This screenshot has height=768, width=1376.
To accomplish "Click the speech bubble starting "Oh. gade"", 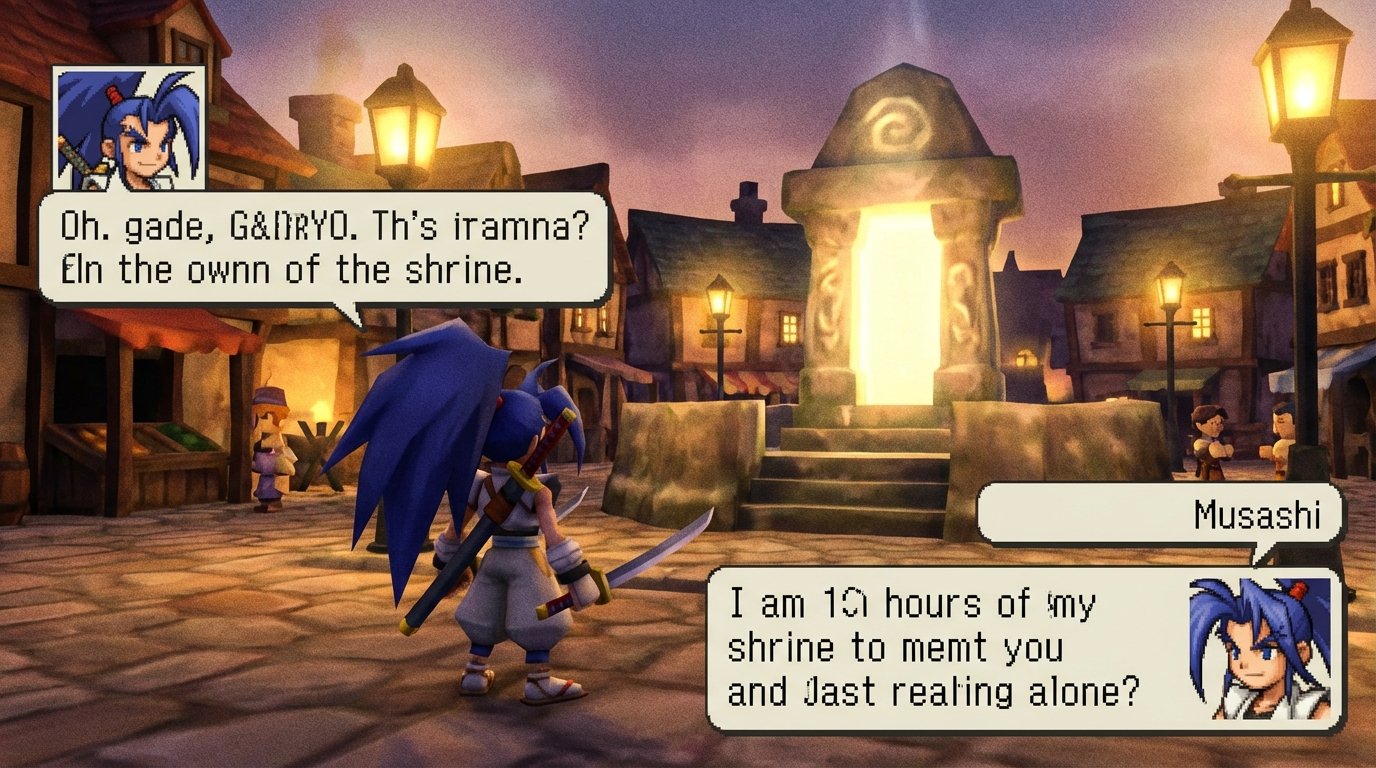I will click(324, 247).
